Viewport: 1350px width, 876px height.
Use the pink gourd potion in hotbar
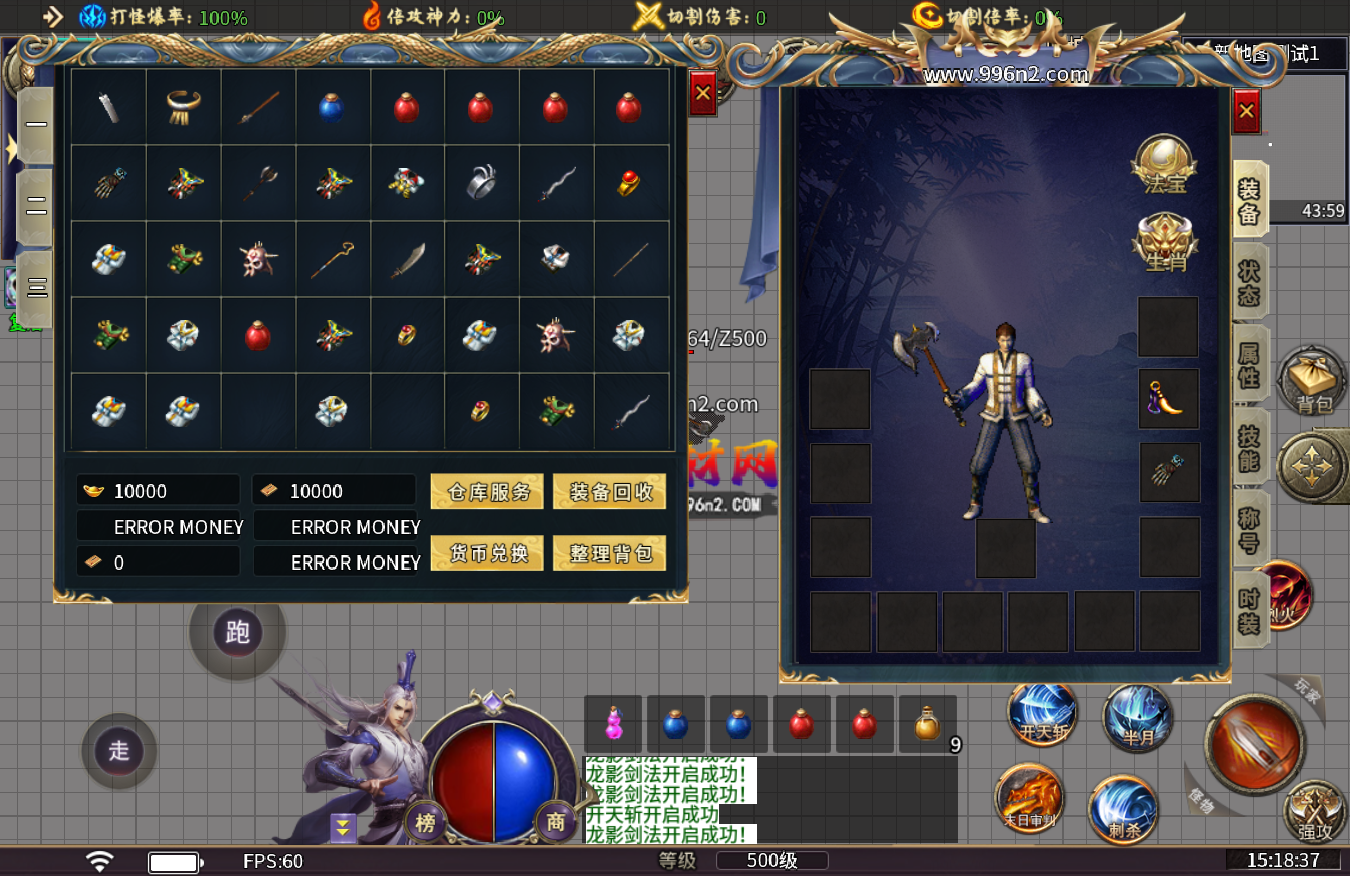pyautogui.click(x=614, y=724)
